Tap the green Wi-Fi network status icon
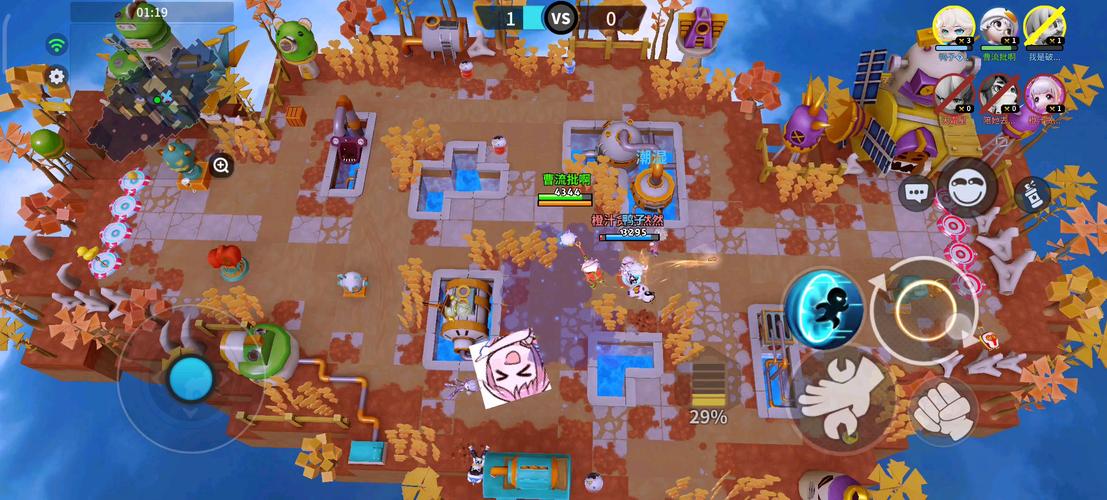Viewport: 1107px width, 500px height. click(57, 44)
